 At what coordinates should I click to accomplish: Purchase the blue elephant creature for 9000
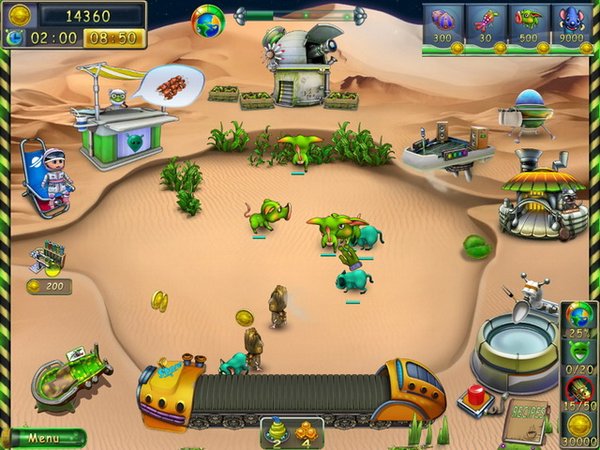[572, 23]
